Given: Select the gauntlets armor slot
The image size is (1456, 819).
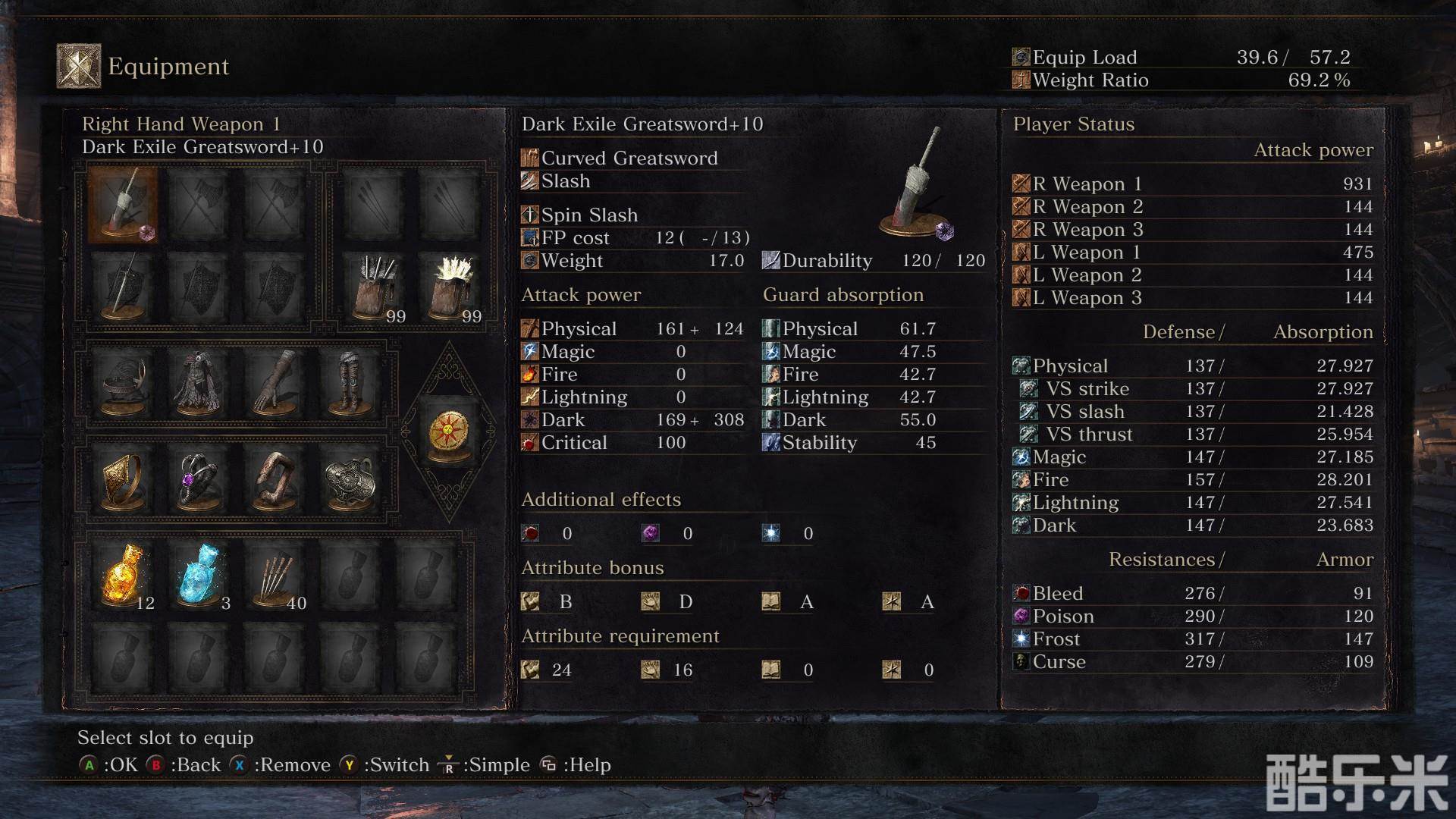Looking at the screenshot, I should [x=275, y=383].
